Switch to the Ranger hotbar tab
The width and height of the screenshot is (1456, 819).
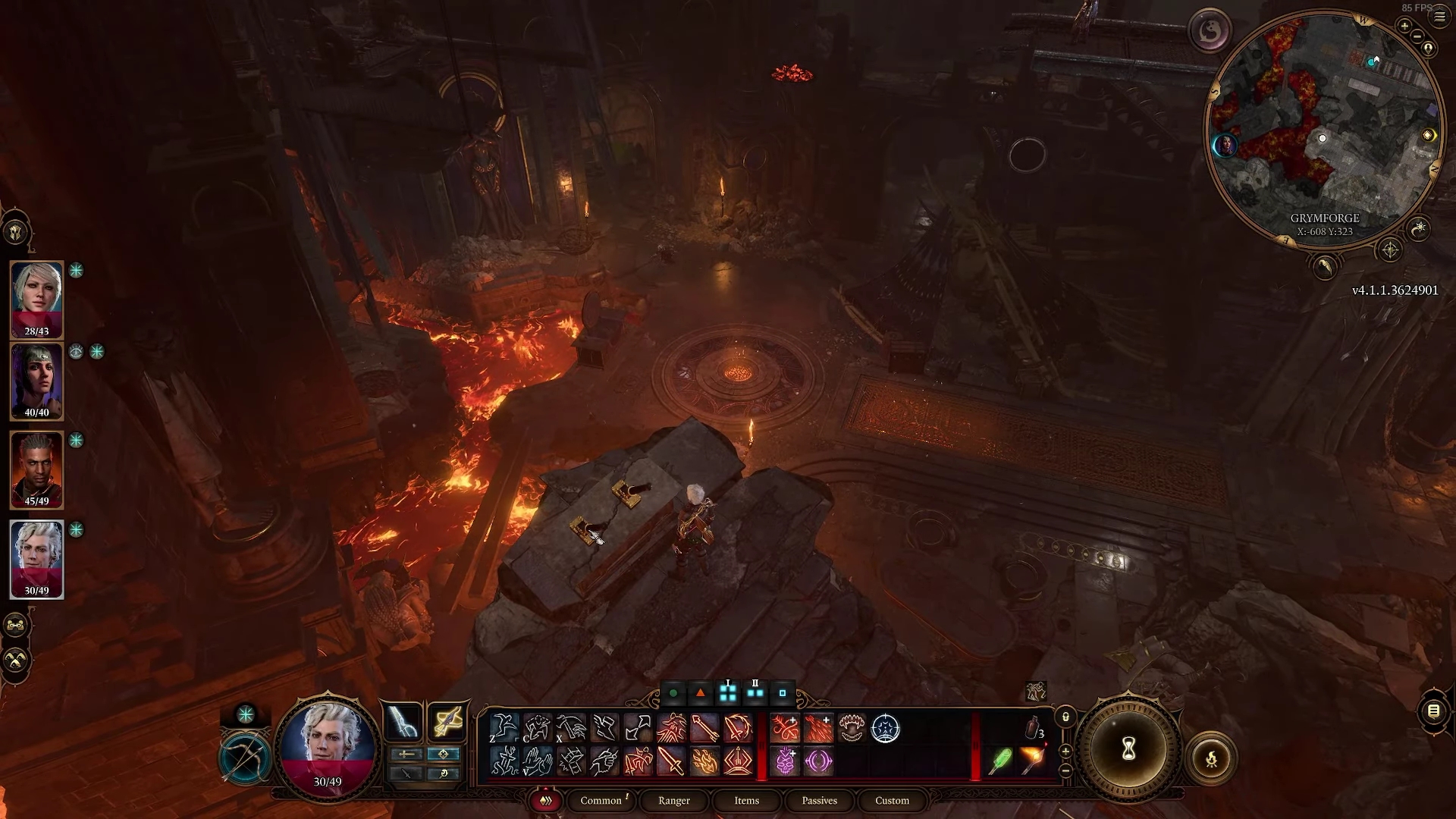[x=674, y=801]
